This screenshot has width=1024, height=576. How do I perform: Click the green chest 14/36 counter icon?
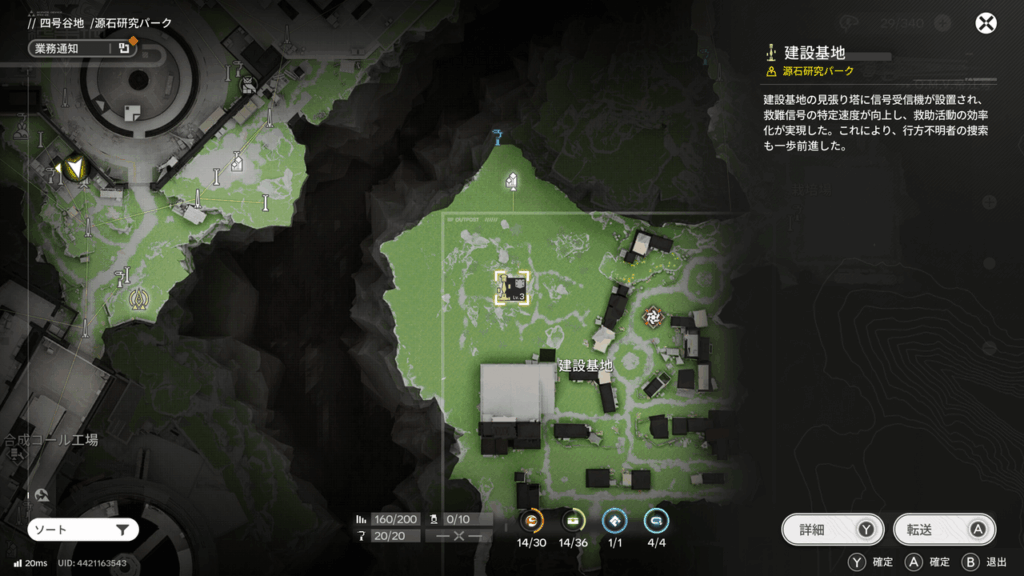click(x=572, y=520)
